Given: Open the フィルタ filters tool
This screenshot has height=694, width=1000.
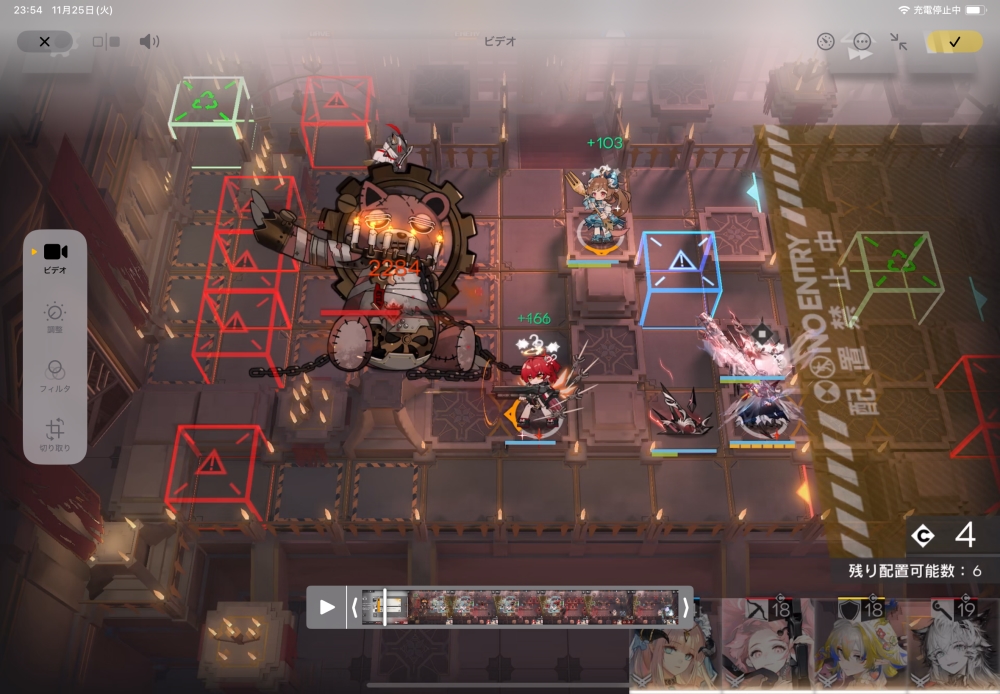Looking at the screenshot, I should (55, 374).
